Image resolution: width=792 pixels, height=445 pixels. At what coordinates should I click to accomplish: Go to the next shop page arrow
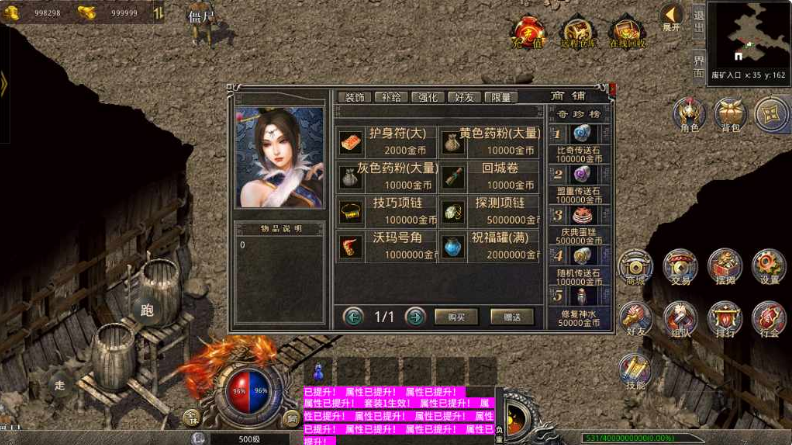(x=415, y=317)
